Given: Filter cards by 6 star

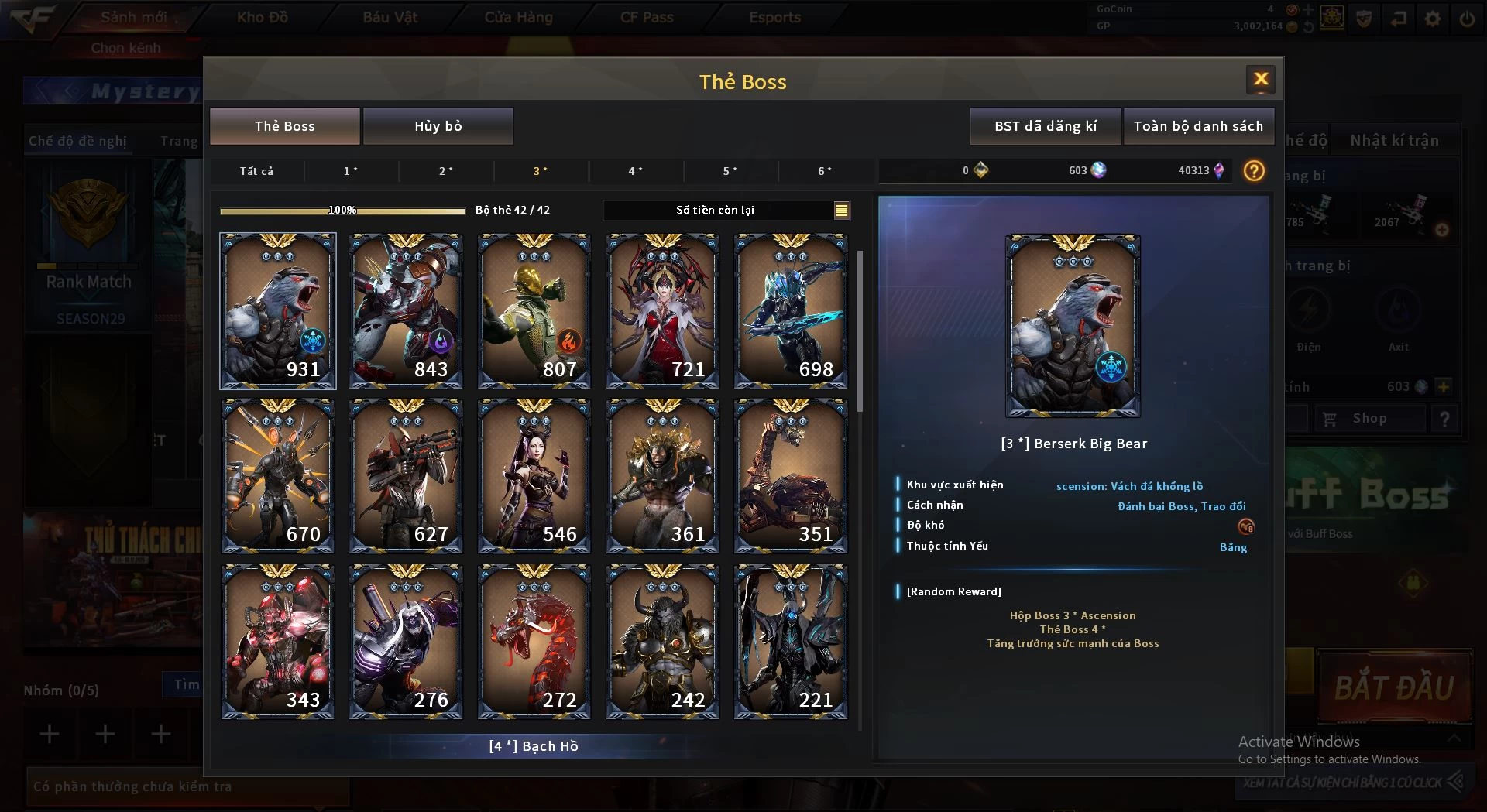Looking at the screenshot, I should click(825, 171).
